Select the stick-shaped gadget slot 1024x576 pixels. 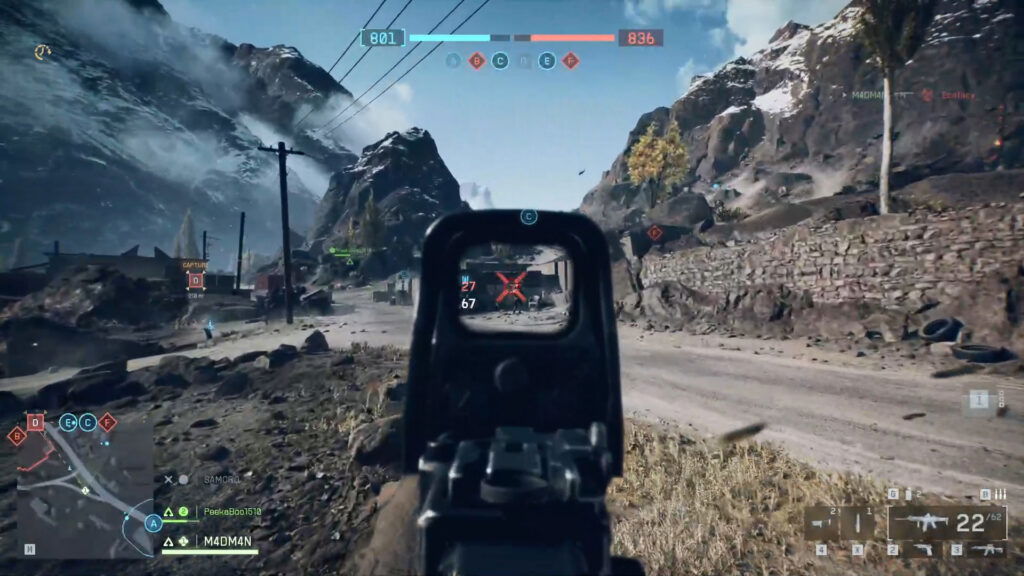coord(858,521)
